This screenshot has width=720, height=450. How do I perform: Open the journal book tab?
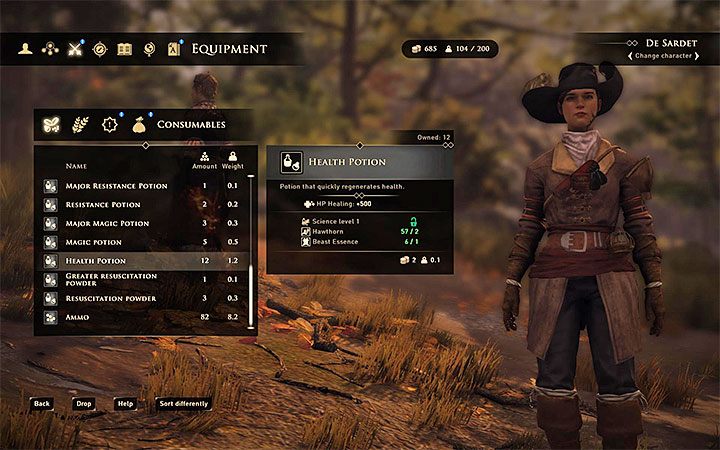125,48
